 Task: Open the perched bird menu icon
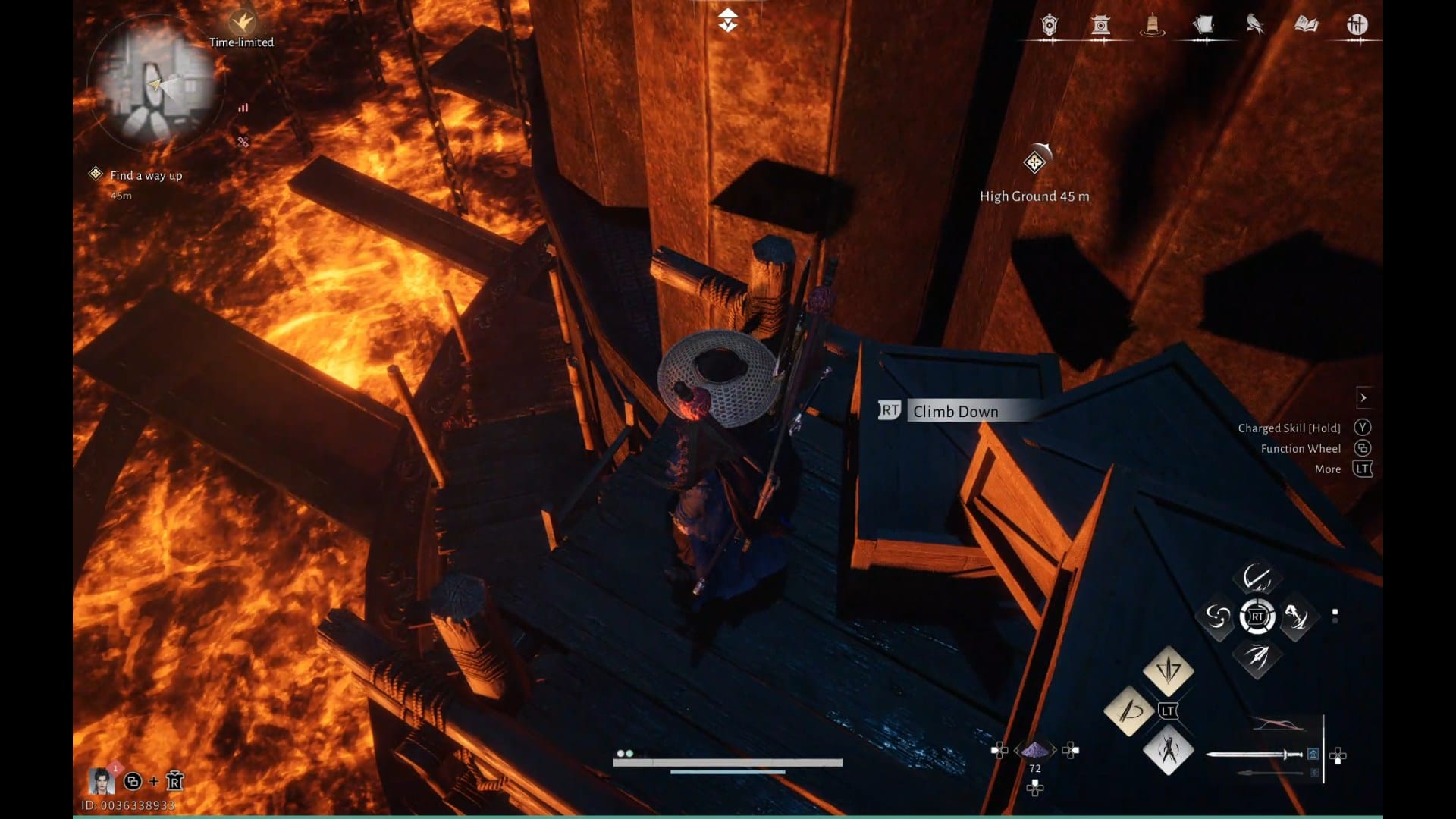(1255, 26)
